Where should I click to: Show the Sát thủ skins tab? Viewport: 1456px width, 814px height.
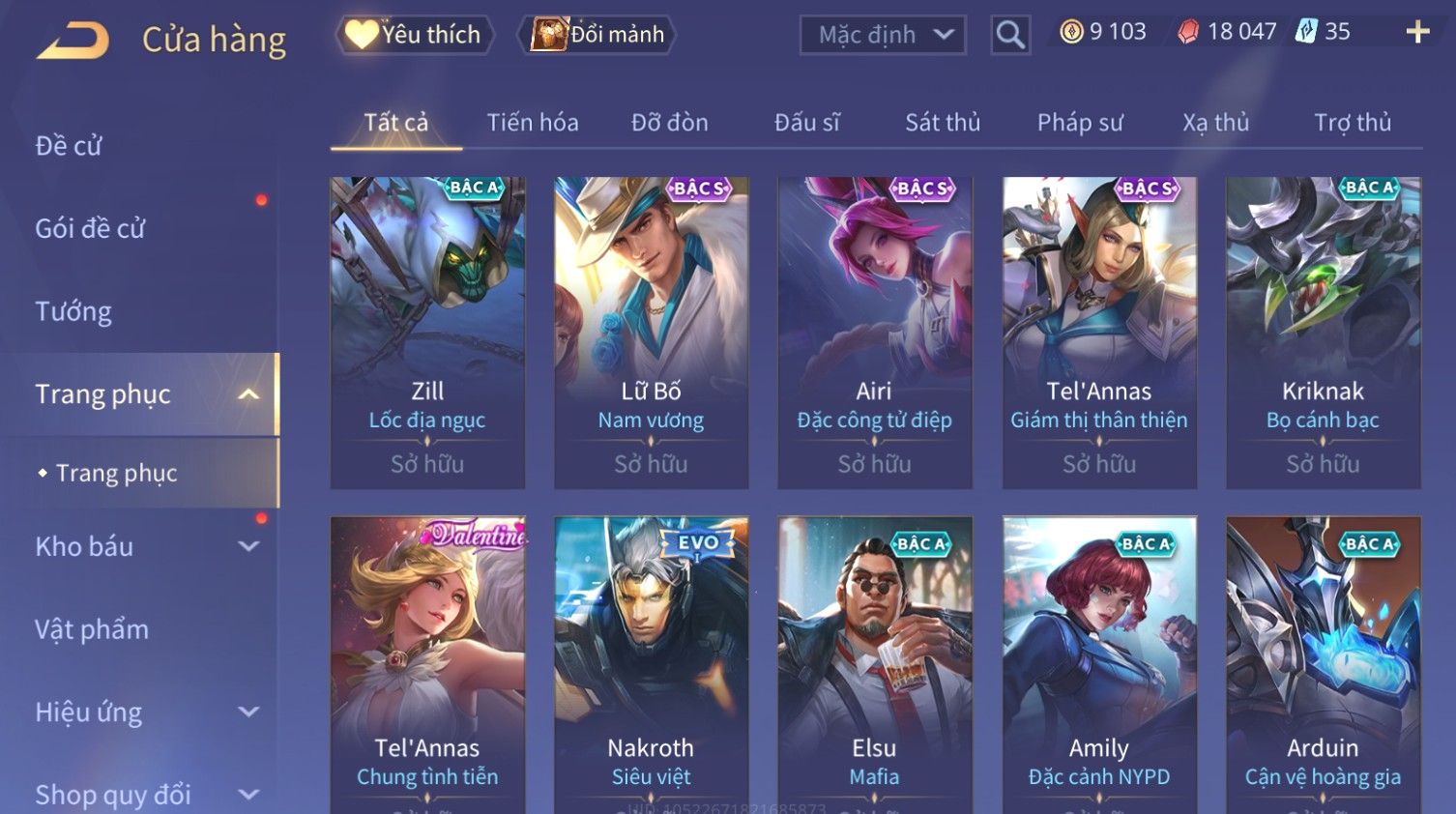(x=943, y=123)
